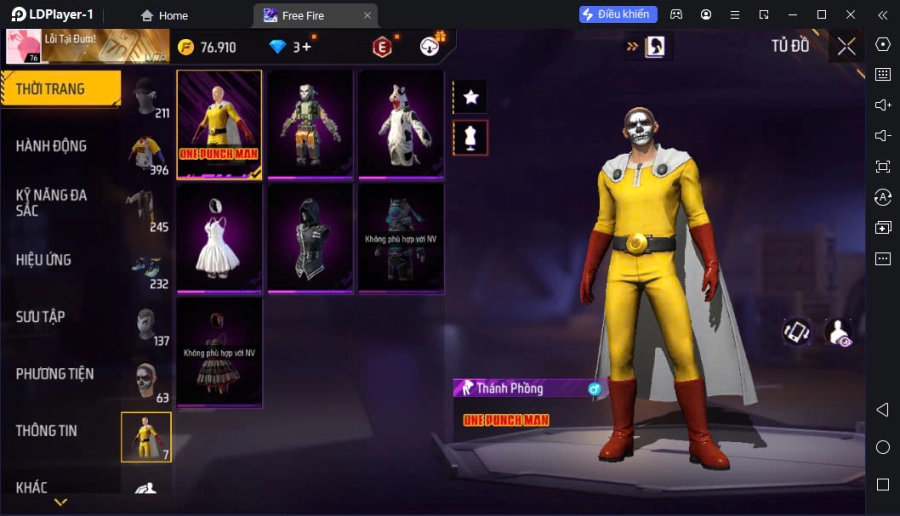Pick the white dress outfit
This screenshot has width=900, height=516.
click(219, 238)
